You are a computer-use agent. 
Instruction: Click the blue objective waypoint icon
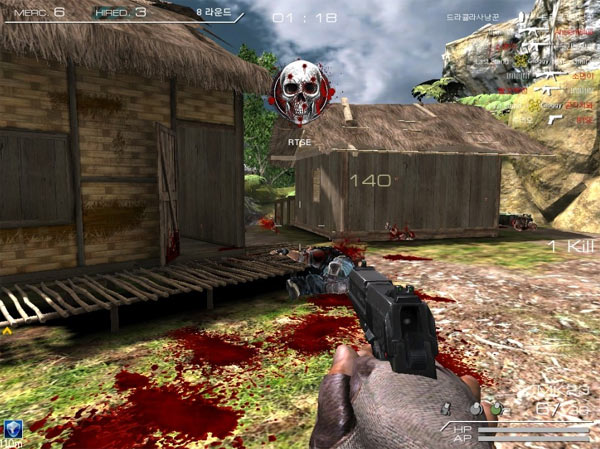pyautogui.click(x=14, y=427)
